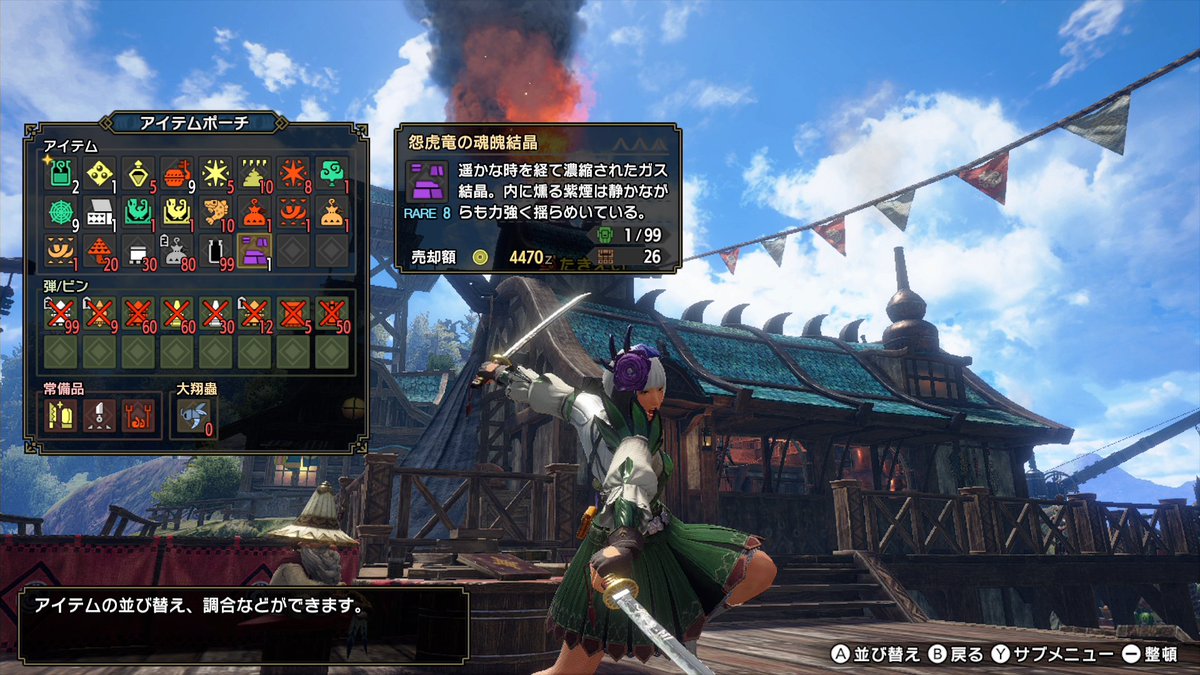Select the green spider web item
The height and width of the screenshot is (675, 1200).
click(x=60, y=211)
